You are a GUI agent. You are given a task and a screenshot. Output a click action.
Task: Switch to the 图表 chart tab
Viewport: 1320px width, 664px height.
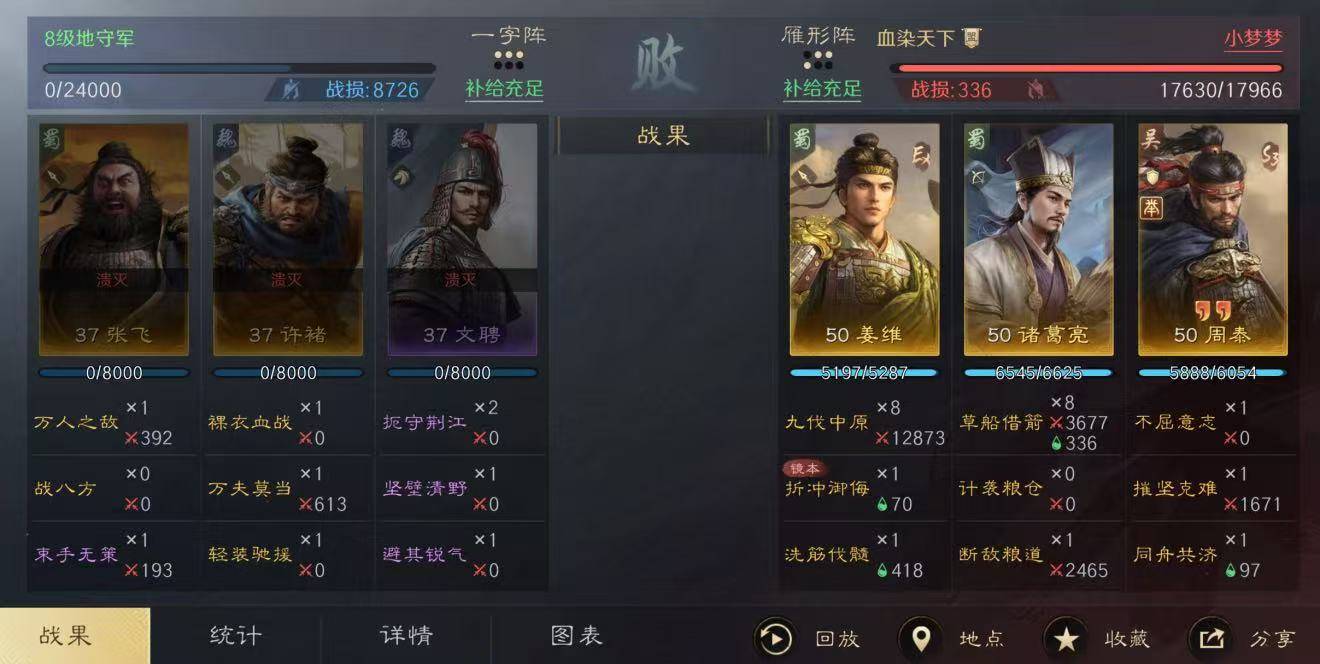577,636
